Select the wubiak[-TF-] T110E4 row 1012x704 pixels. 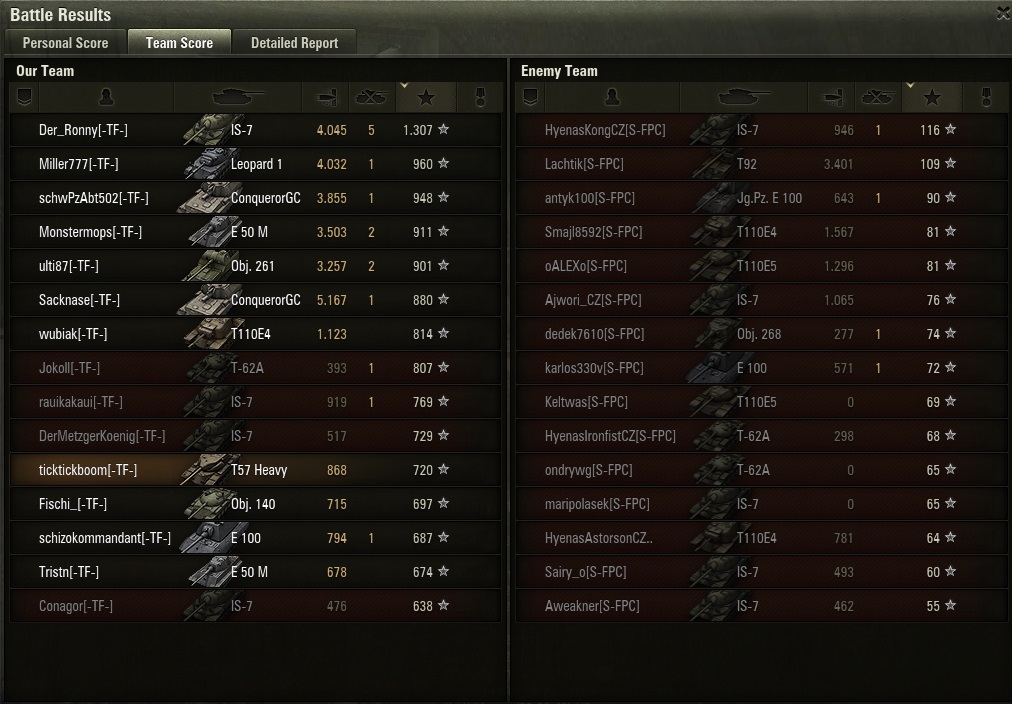point(73,334)
